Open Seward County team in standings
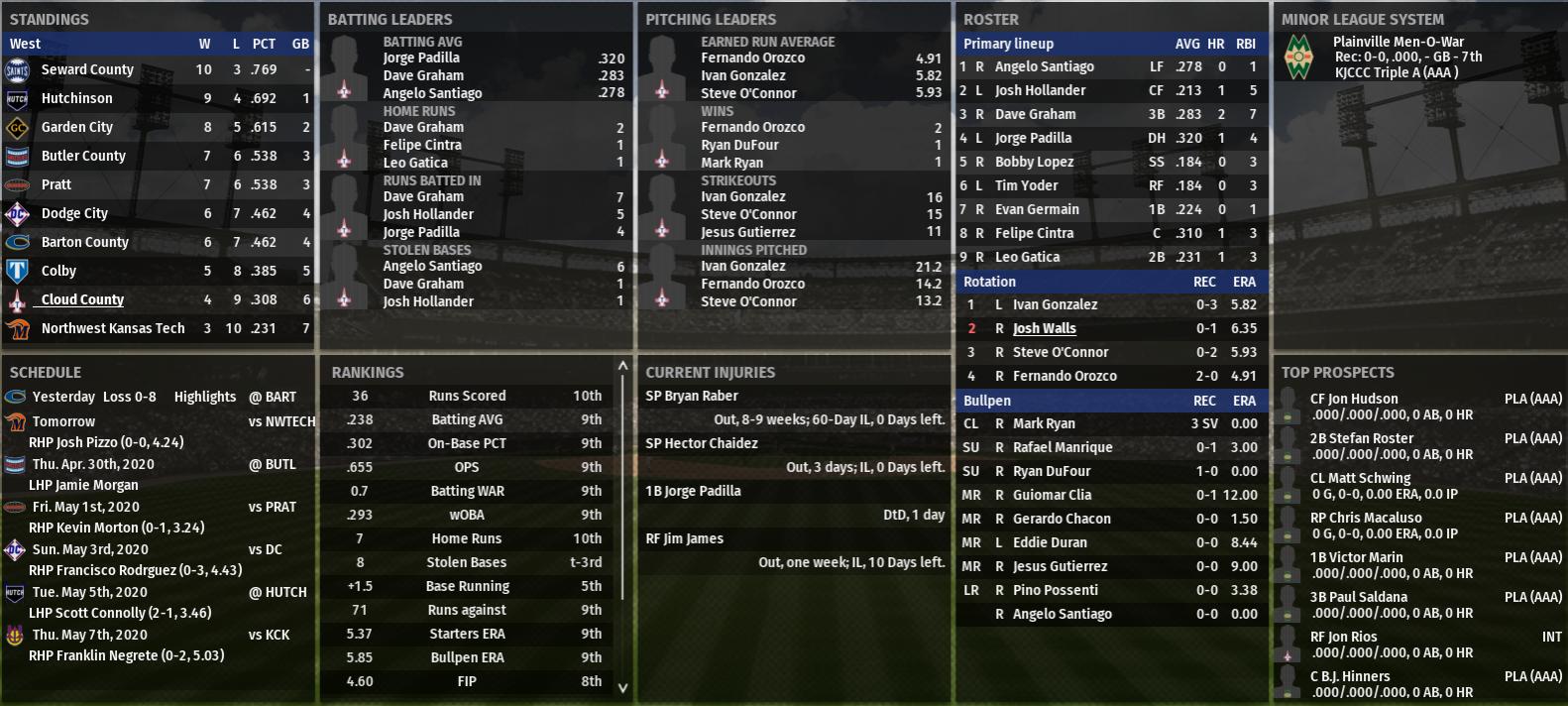The height and width of the screenshot is (706, 1568). [x=87, y=69]
